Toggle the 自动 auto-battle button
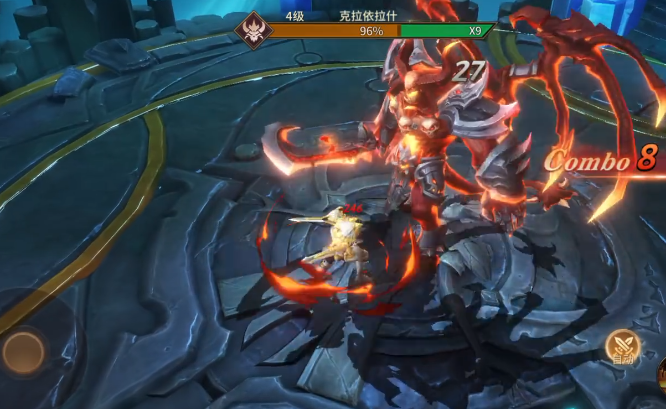Image resolution: width=666 pixels, height=409 pixels. pyautogui.click(x=622, y=349)
